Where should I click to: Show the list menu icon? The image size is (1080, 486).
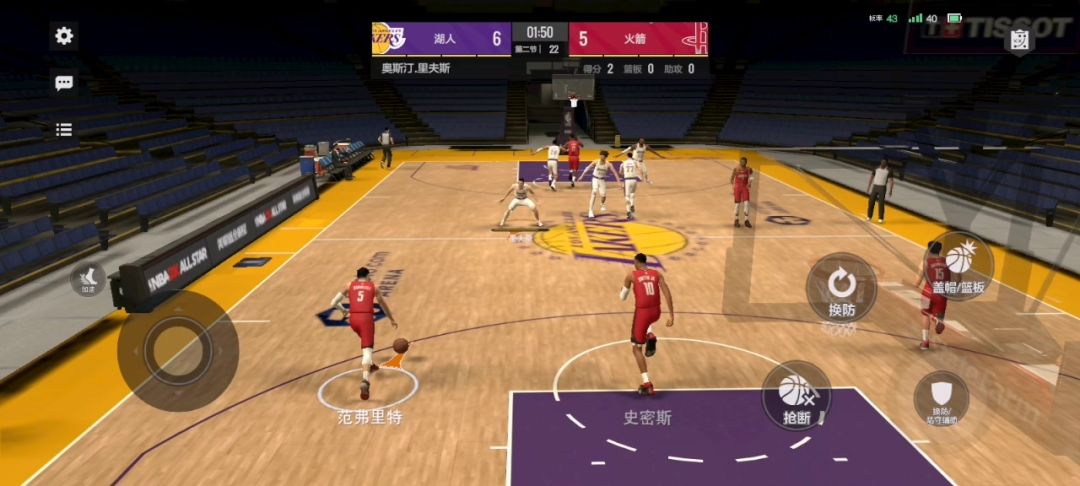point(64,129)
